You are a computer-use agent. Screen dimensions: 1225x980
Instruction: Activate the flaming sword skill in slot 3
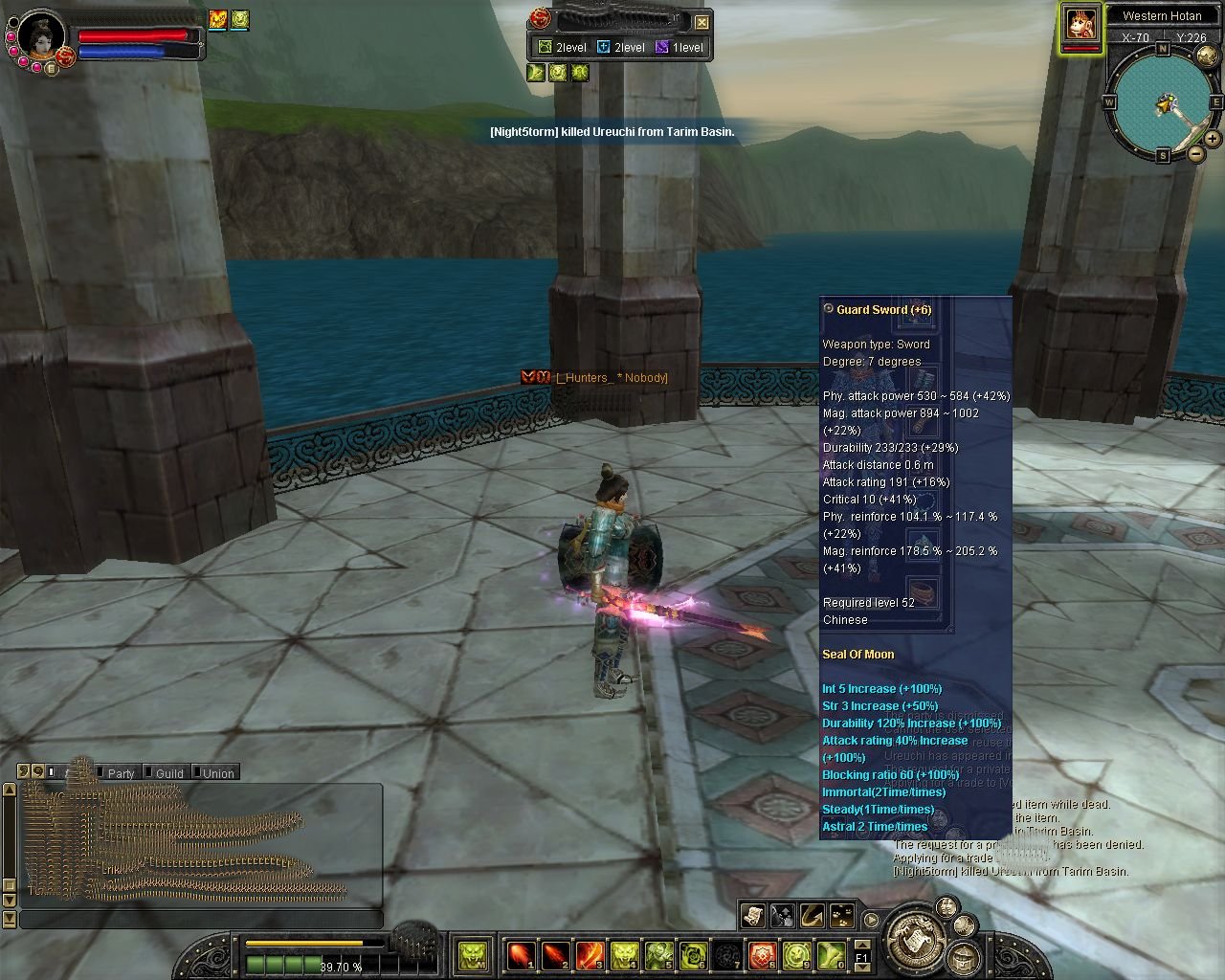[590, 954]
